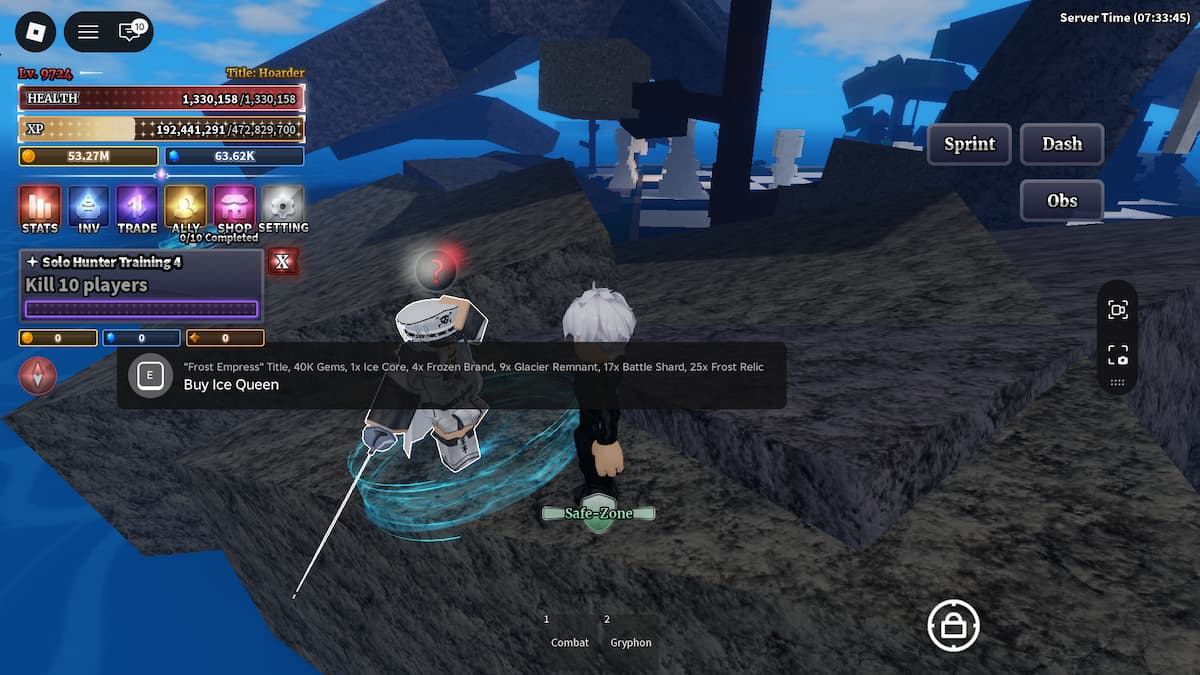Open the SHOP menu
The image size is (1200, 675).
pyautogui.click(x=235, y=209)
